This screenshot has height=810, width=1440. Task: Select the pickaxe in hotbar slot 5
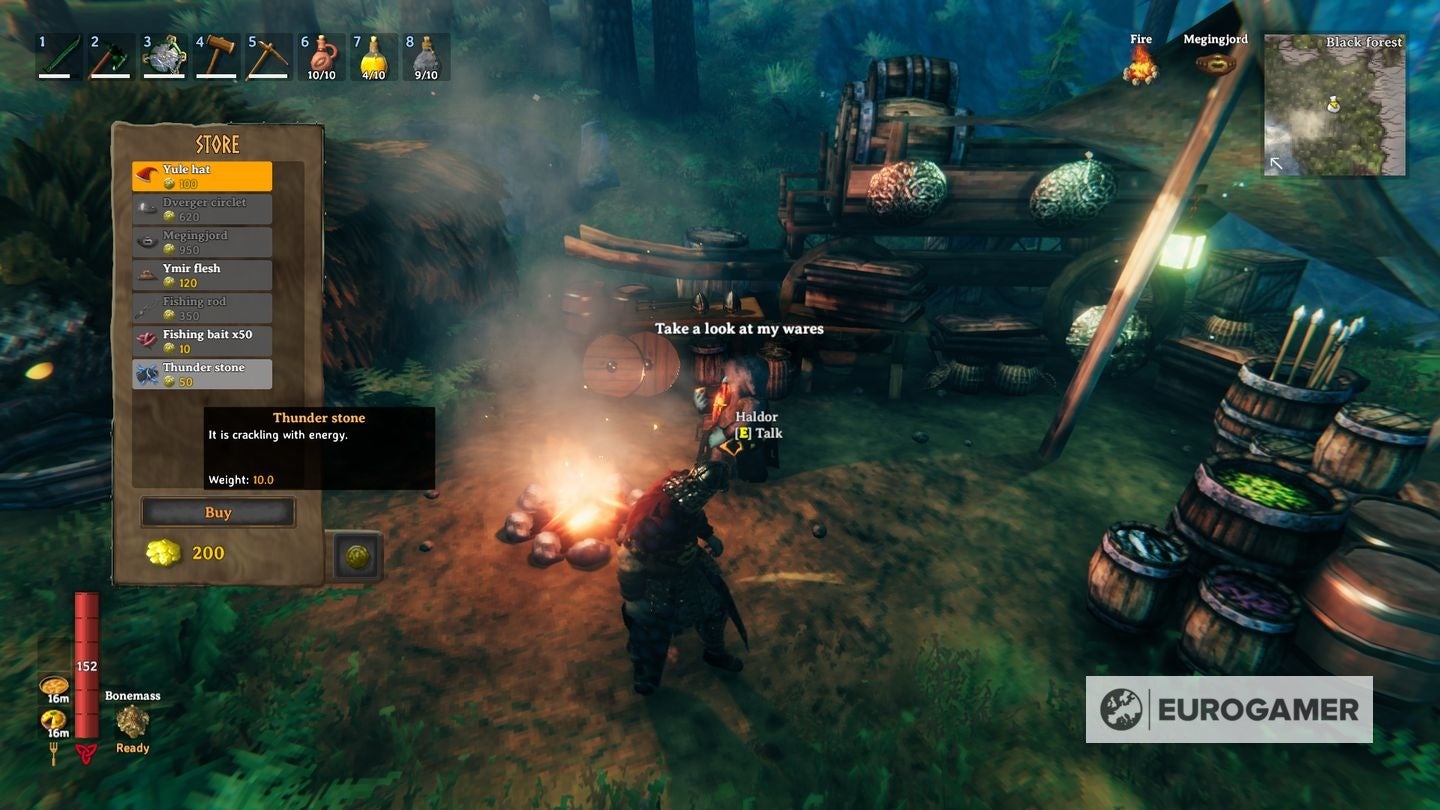pos(269,57)
